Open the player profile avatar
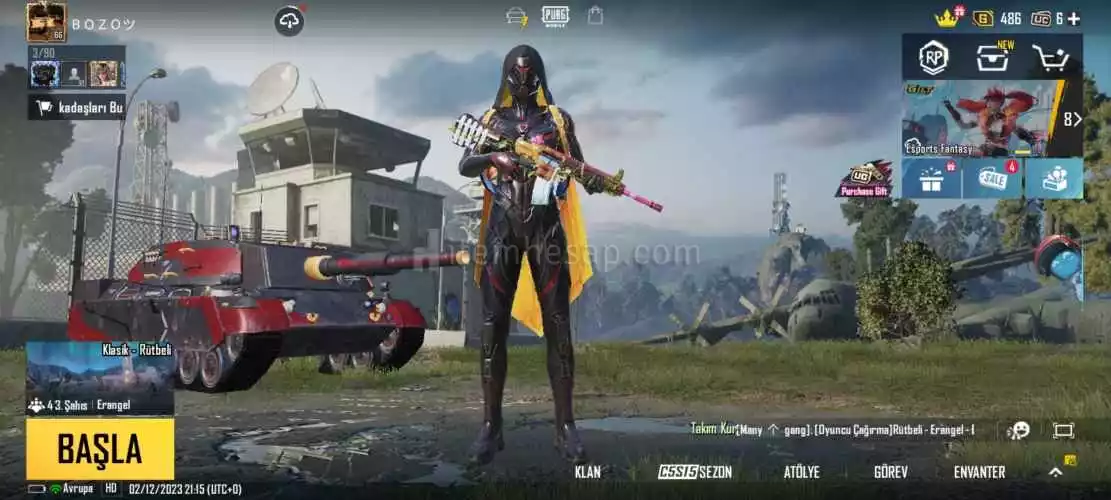1111x500 pixels. click(46, 21)
